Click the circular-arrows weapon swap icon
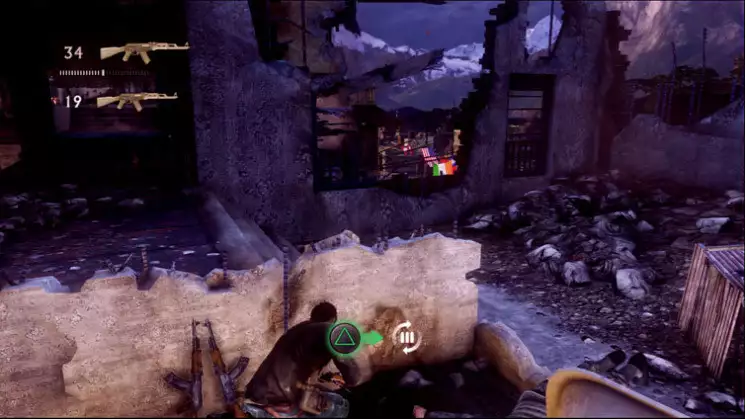 [x=406, y=338]
